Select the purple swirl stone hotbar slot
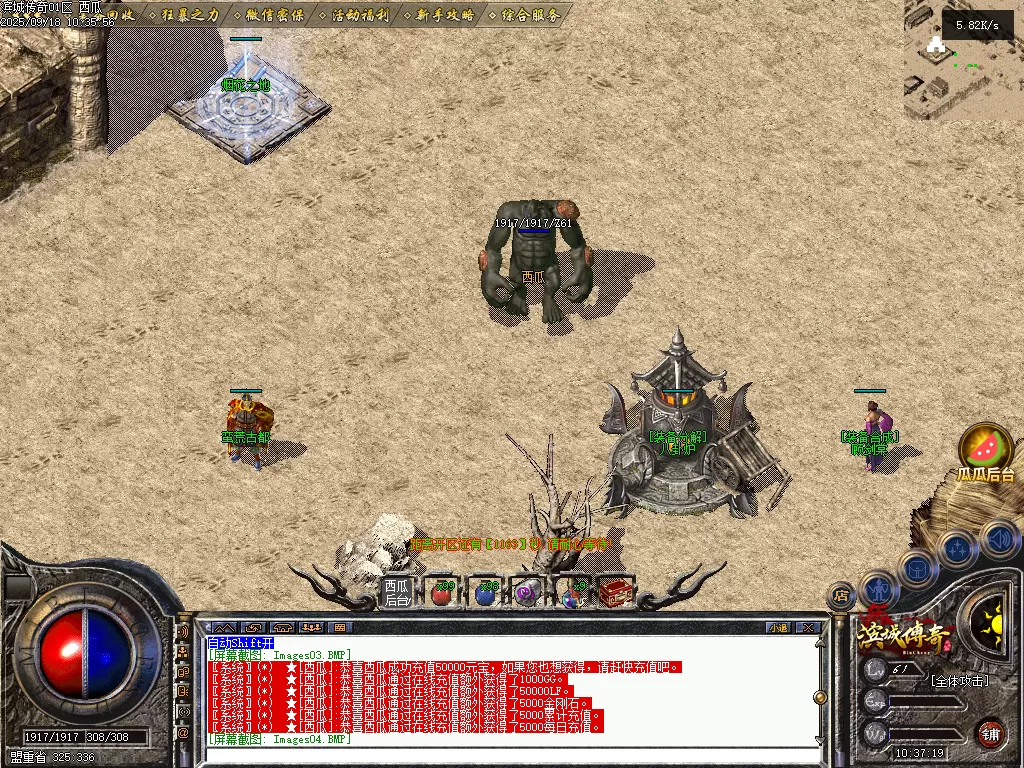 point(528,593)
